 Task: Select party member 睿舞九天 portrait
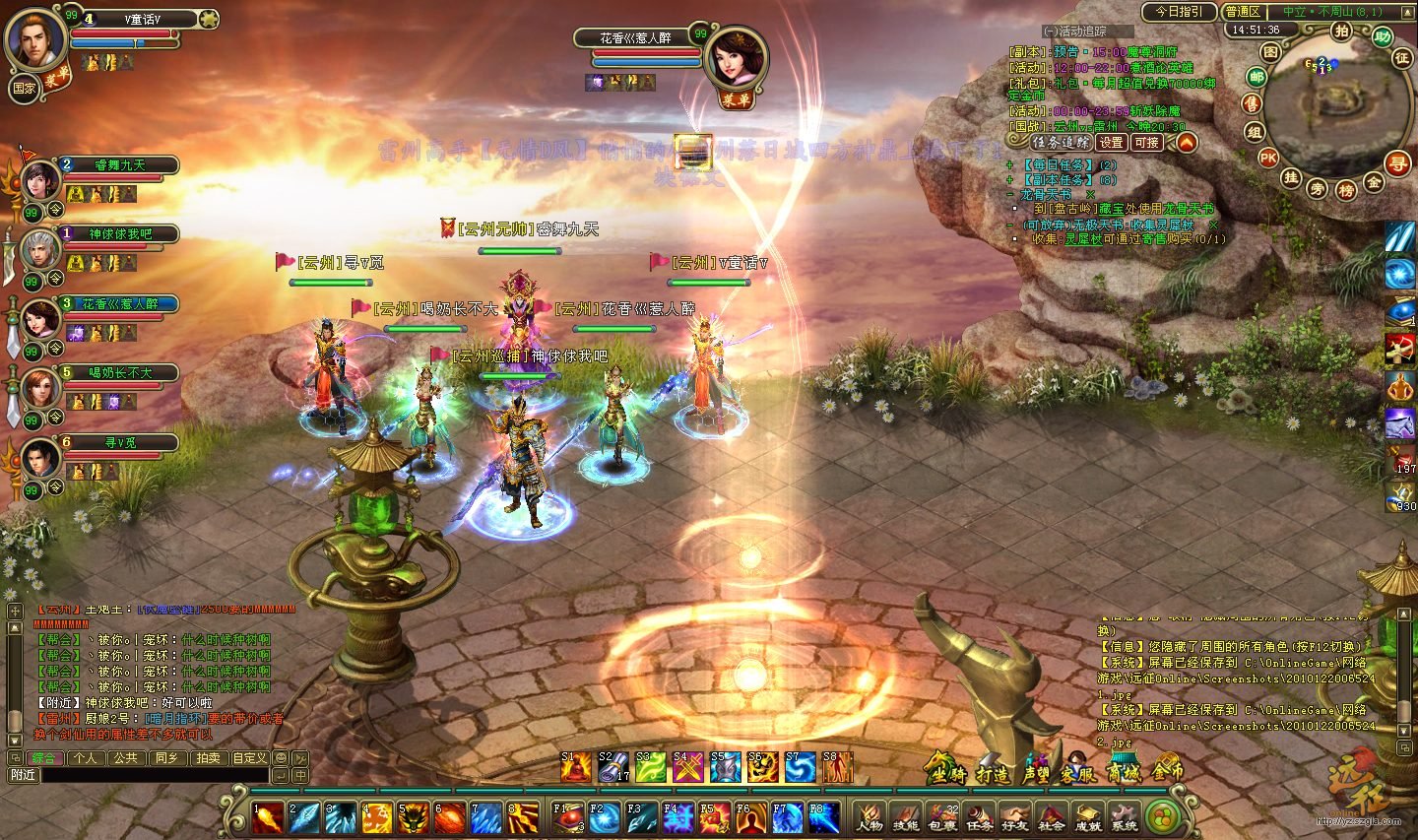click(x=40, y=181)
